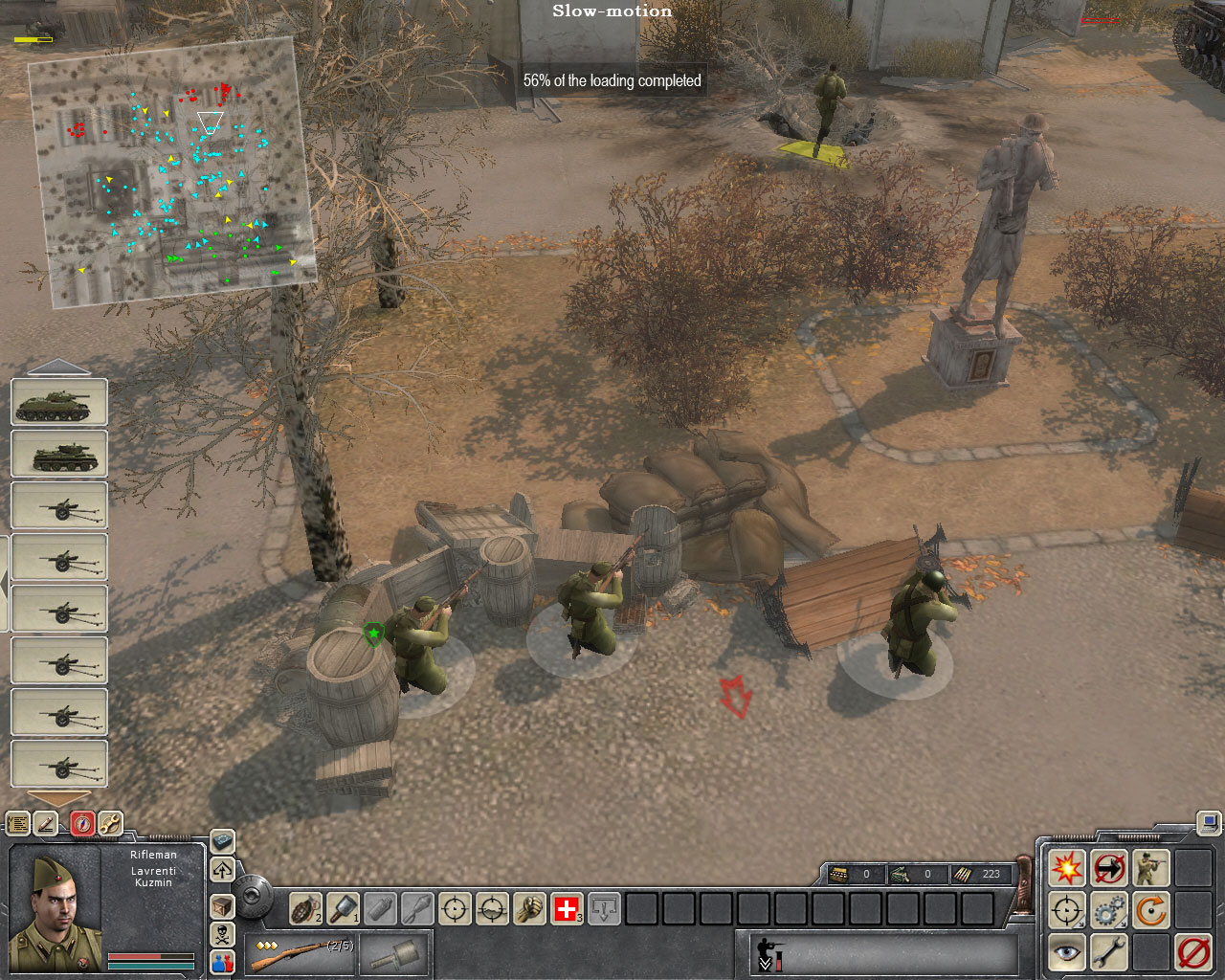The image size is (1225, 980).
Task: Open the computer monitor menu button
Action: pos(1208,822)
